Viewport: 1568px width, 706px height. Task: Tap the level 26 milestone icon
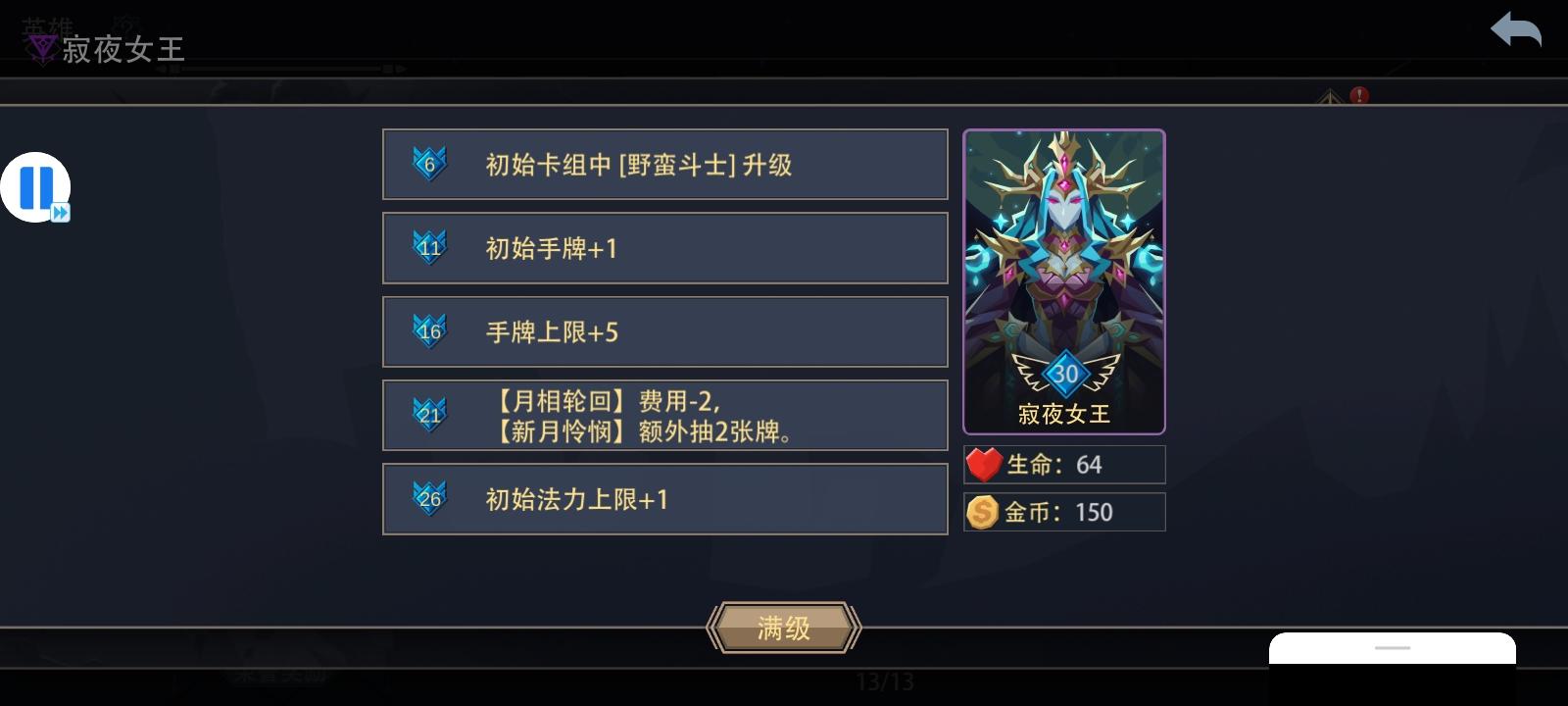pos(431,496)
